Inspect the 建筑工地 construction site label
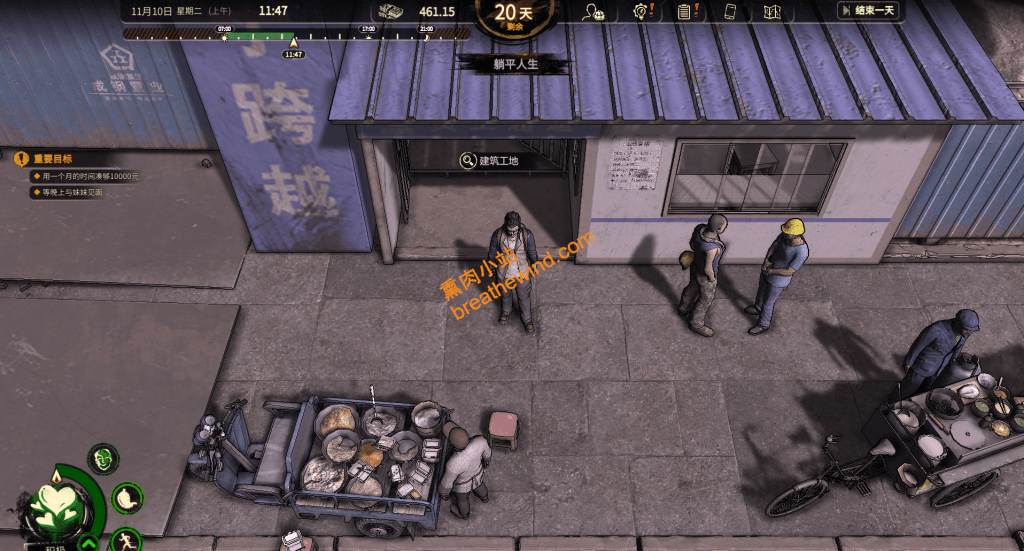The height and width of the screenshot is (551, 1024). point(490,160)
